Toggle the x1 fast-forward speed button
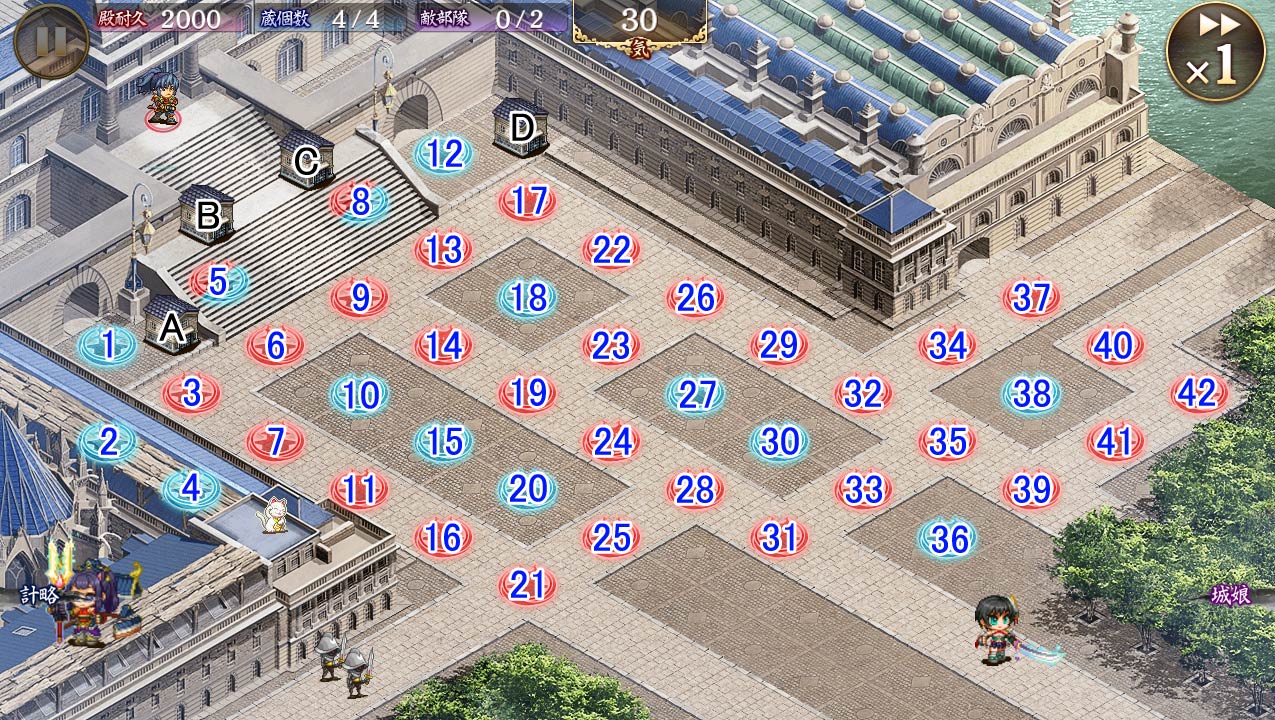This screenshot has width=1275, height=720. (x=1213, y=52)
